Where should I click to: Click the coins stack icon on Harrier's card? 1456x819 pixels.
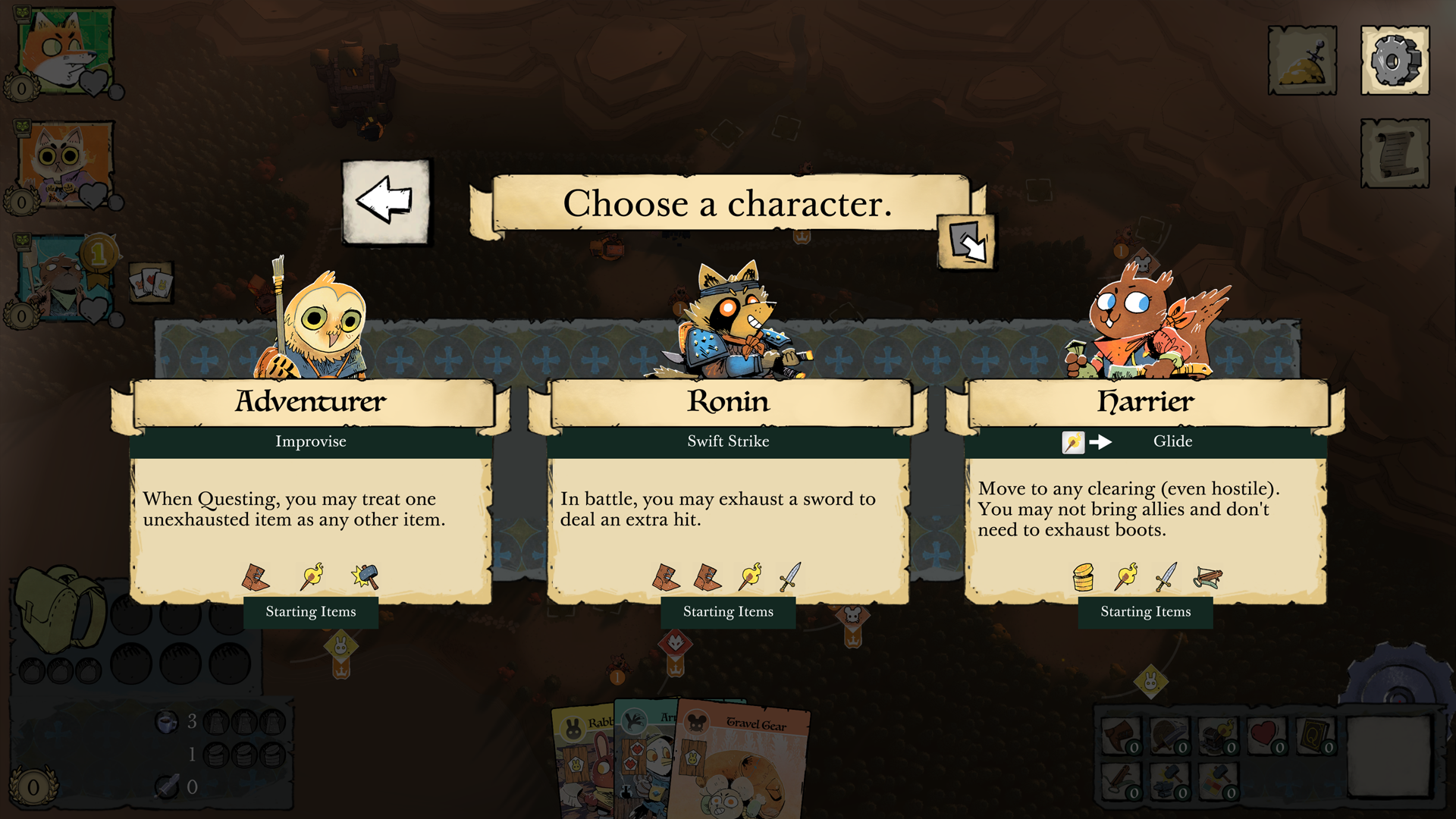pos(1082,576)
